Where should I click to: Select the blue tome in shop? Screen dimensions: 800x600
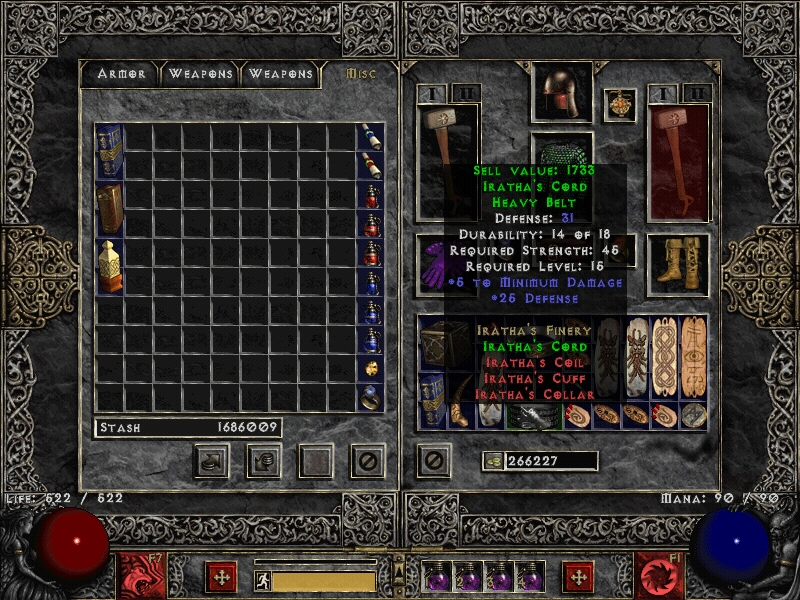(109, 152)
